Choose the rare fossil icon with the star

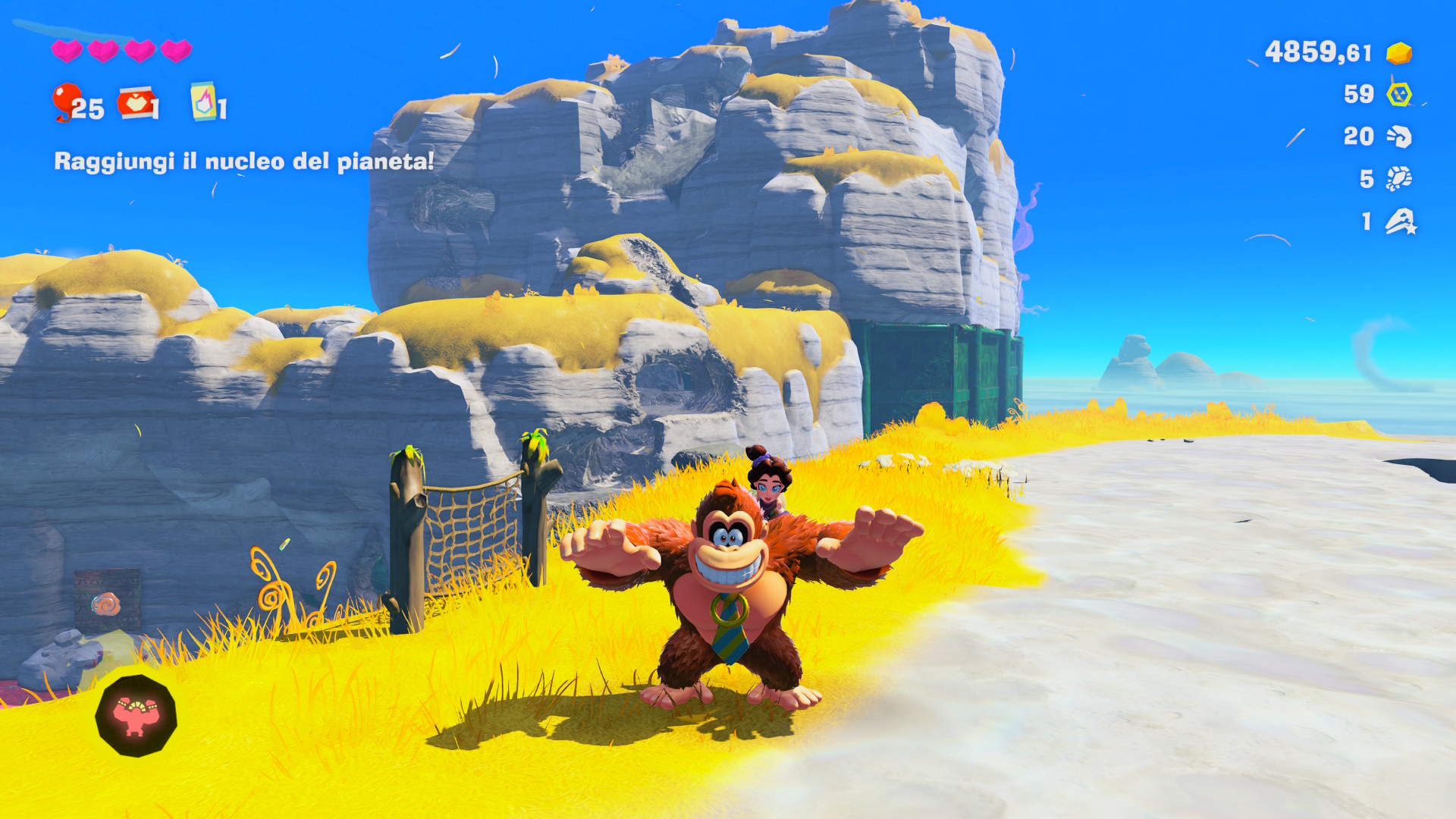point(1400,221)
